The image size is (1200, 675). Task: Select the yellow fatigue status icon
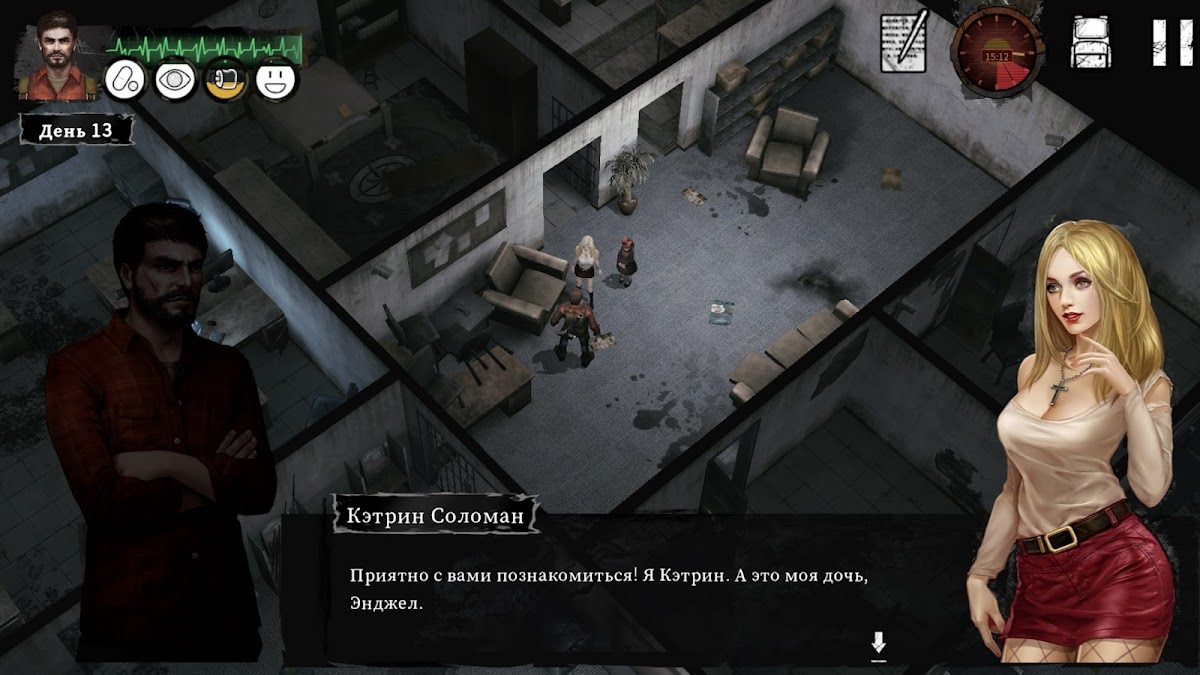226,80
